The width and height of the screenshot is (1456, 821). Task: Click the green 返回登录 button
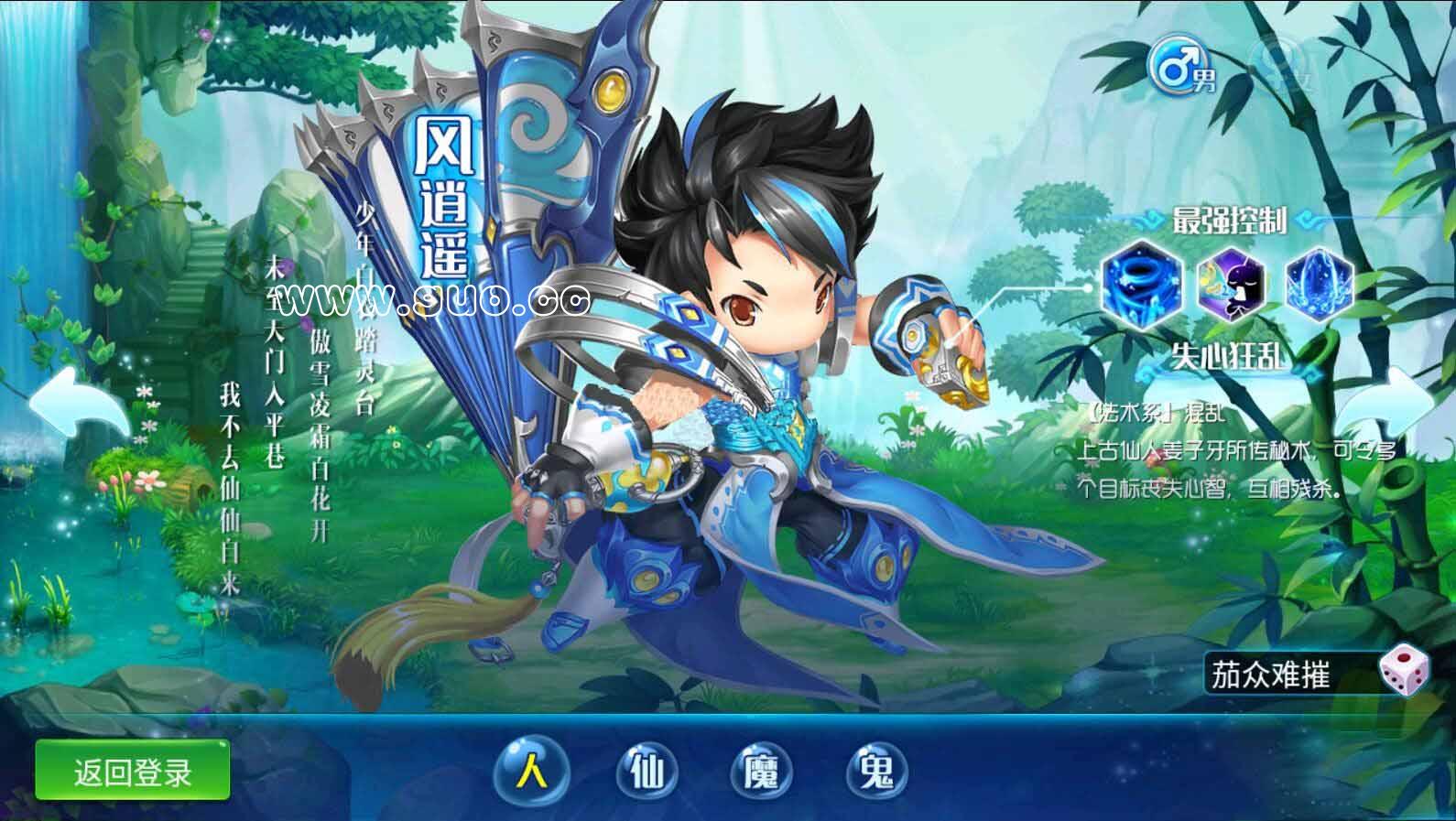(x=132, y=772)
